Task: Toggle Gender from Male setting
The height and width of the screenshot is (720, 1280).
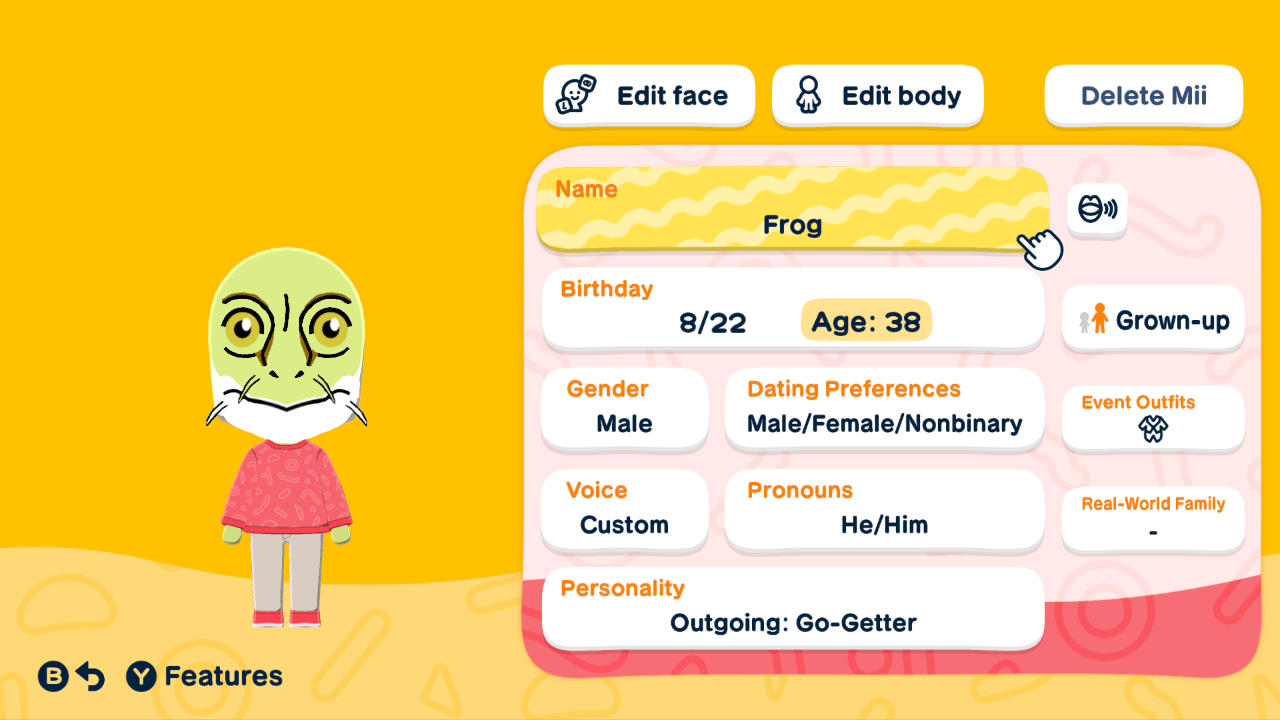Action: (x=624, y=410)
